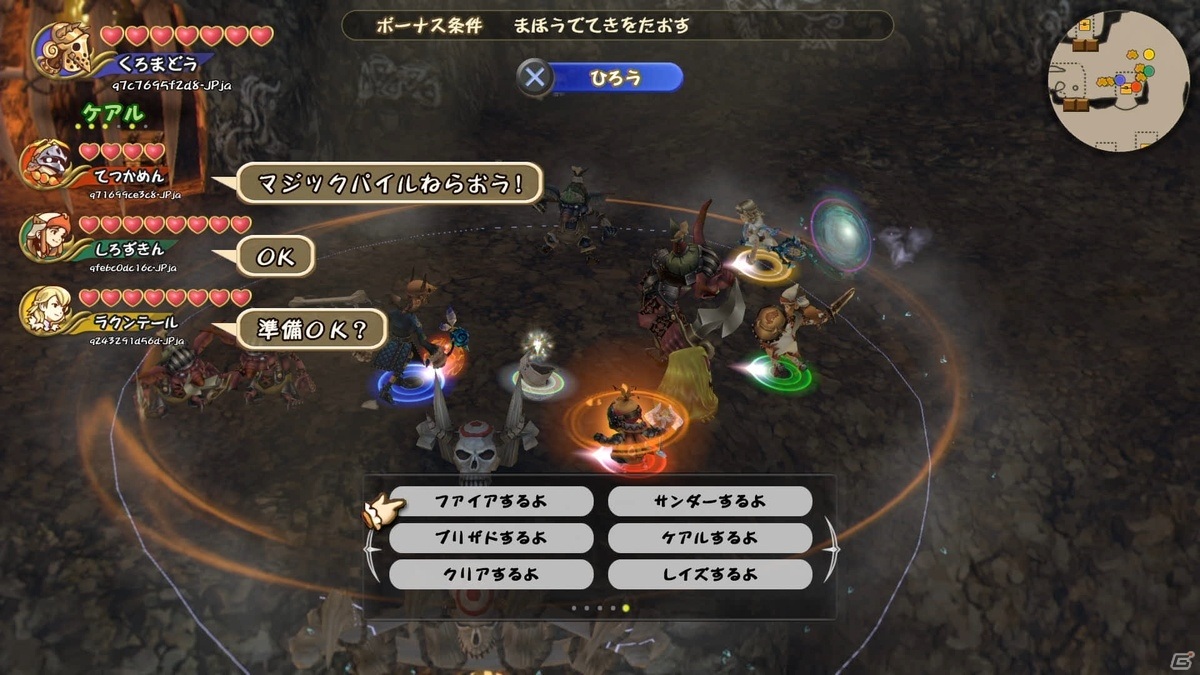The width and height of the screenshot is (1200, 675).
Task: Pick the ブリザドするよ chat phrase
Action: [490, 538]
